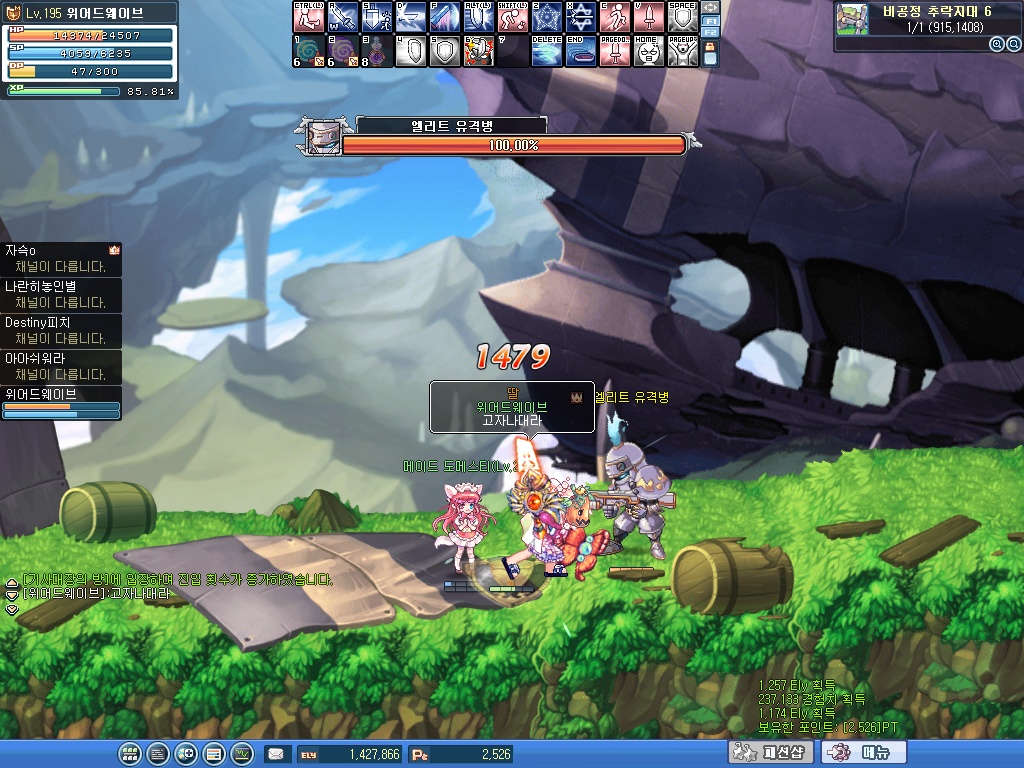The width and height of the screenshot is (1024, 768).
Task: Click the minimap's plain magnifier button
Action: click(x=1013, y=44)
